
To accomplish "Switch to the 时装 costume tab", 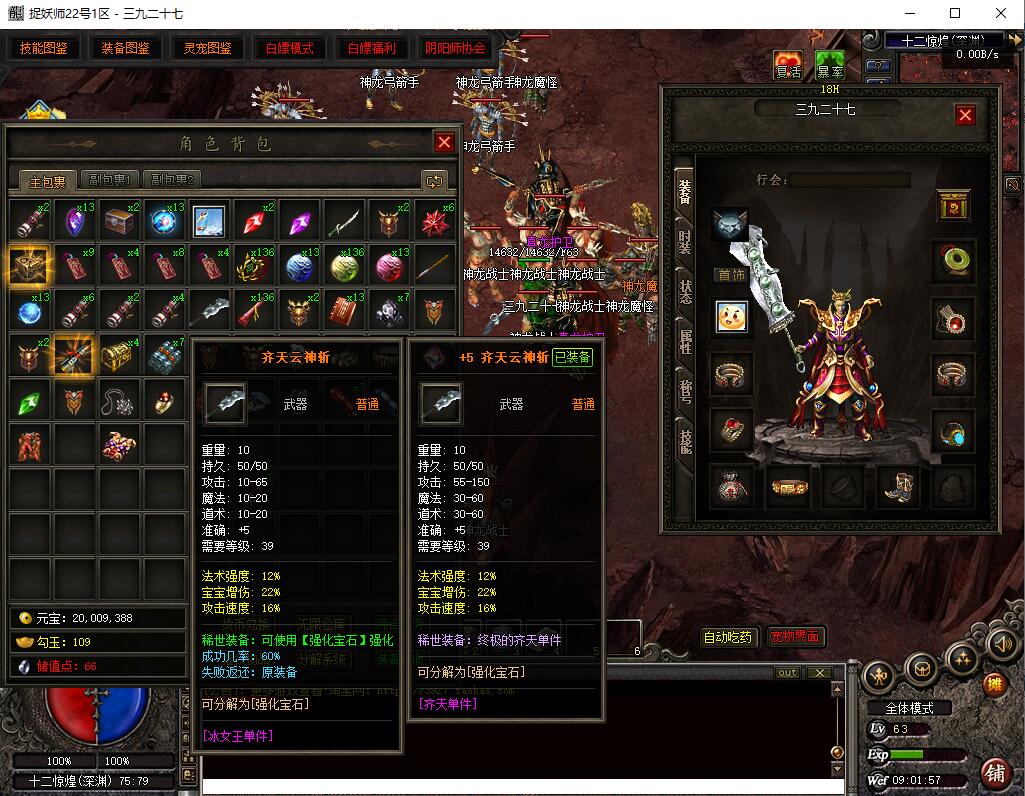I will (x=685, y=241).
